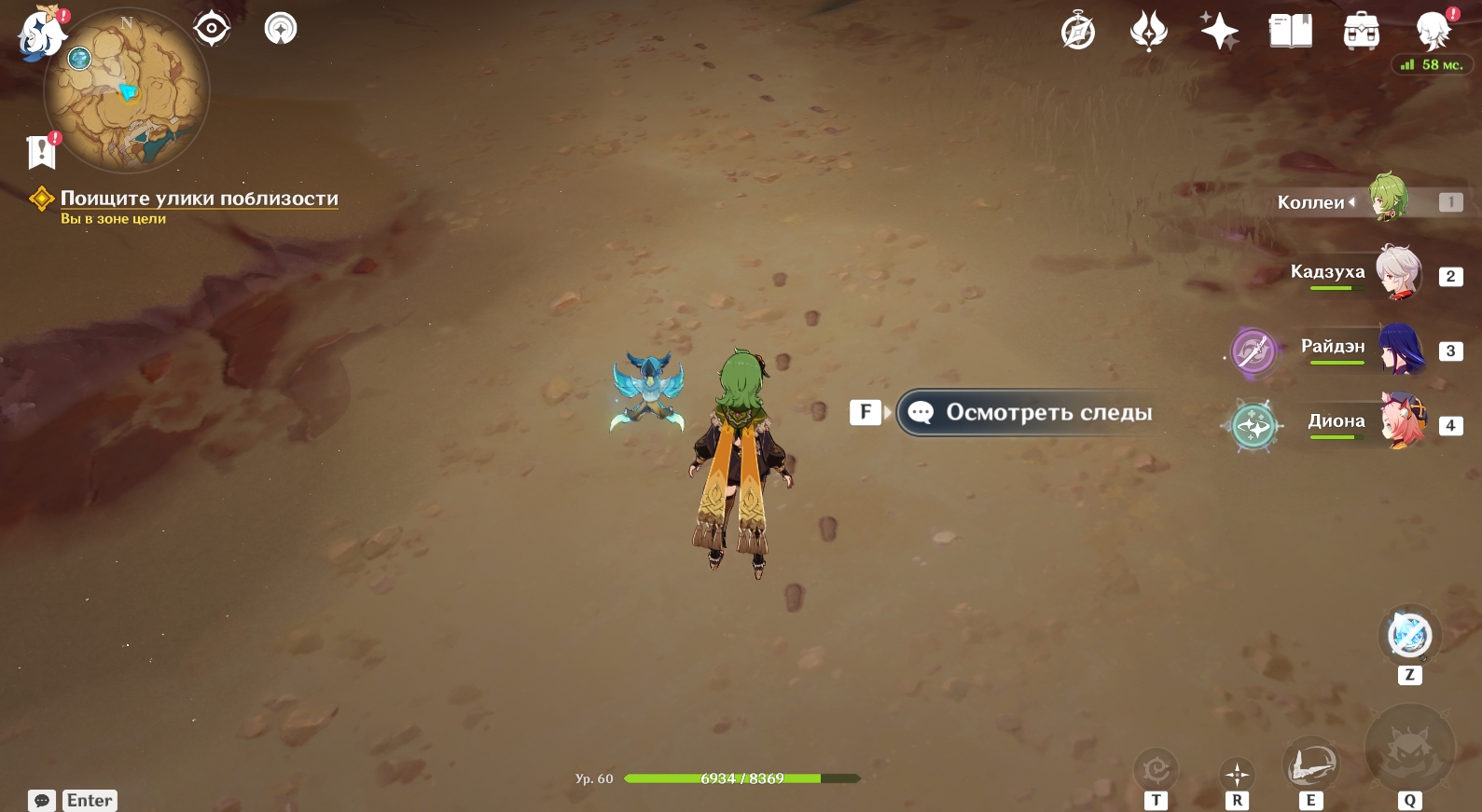Viewport: 1482px width, 812px height.
Task: Open the inventory backpack icon
Action: point(1361,32)
